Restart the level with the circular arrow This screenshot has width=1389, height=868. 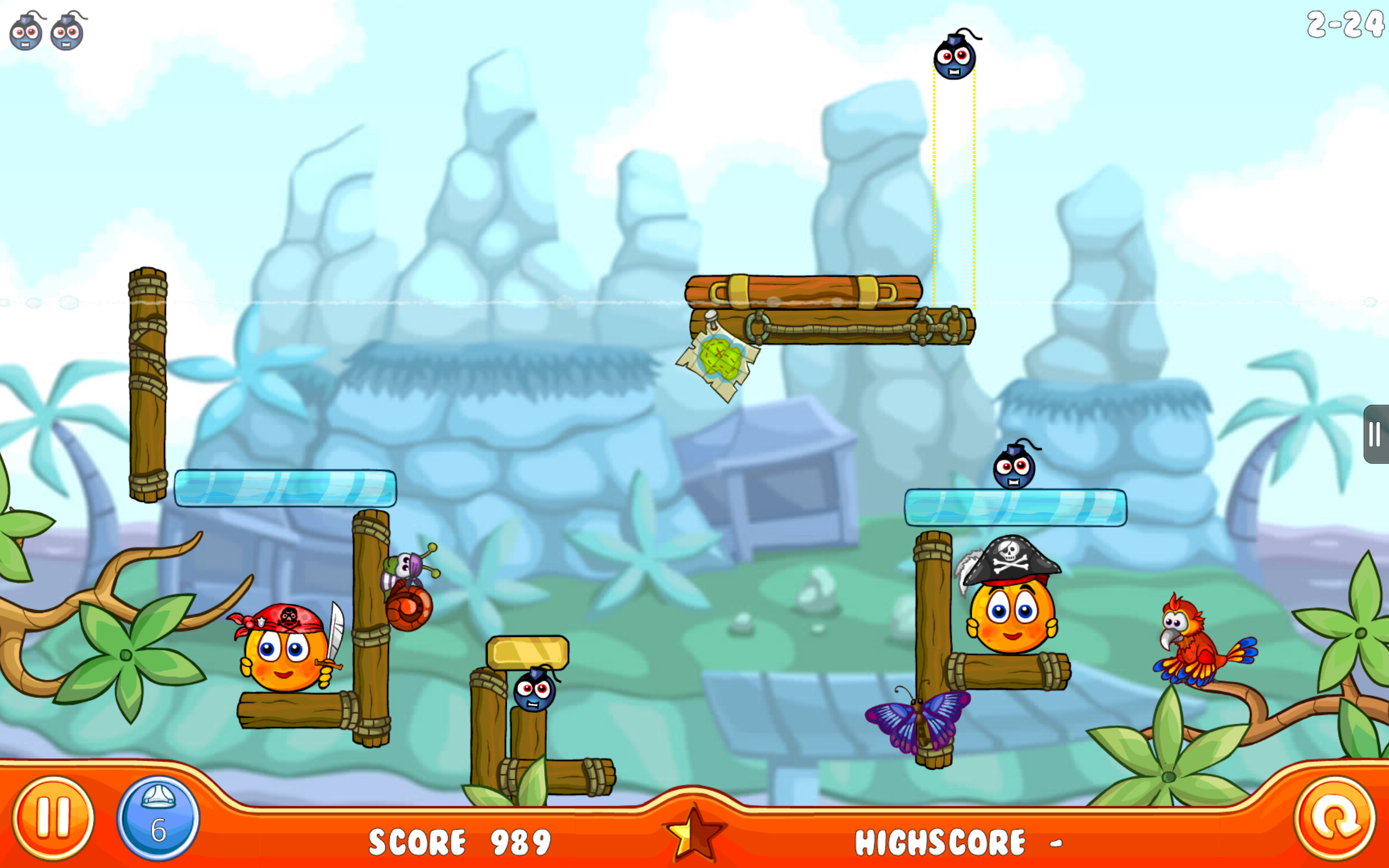[1335, 818]
